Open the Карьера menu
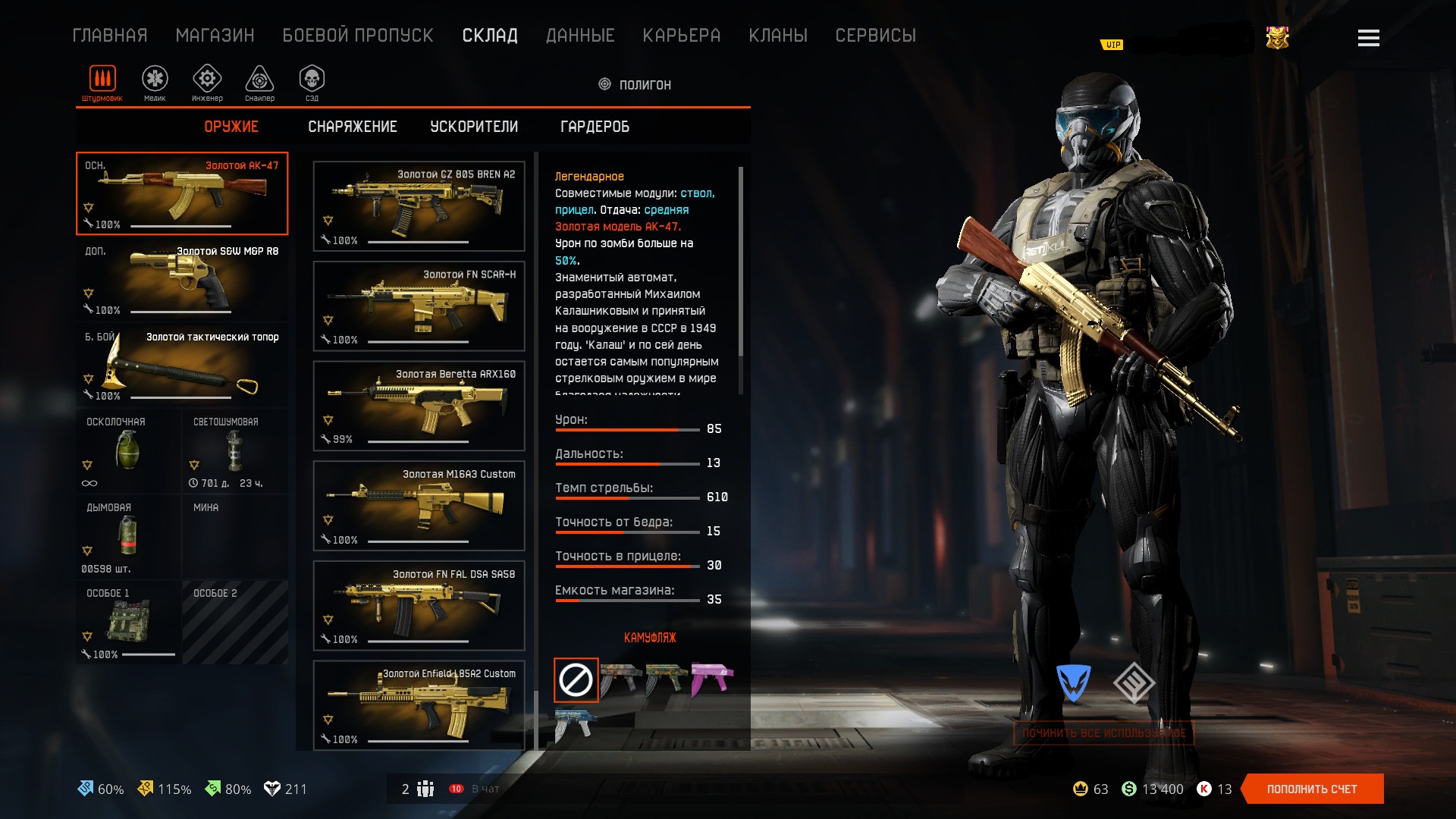The height and width of the screenshot is (819, 1456). pyautogui.click(x=681, y=36)
